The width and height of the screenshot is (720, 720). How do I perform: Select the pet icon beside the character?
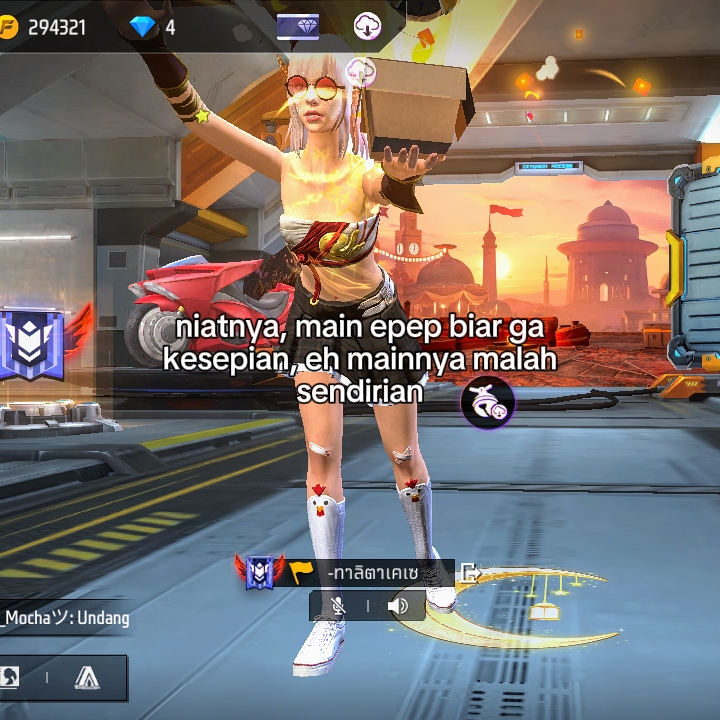(x=487, y=403)
